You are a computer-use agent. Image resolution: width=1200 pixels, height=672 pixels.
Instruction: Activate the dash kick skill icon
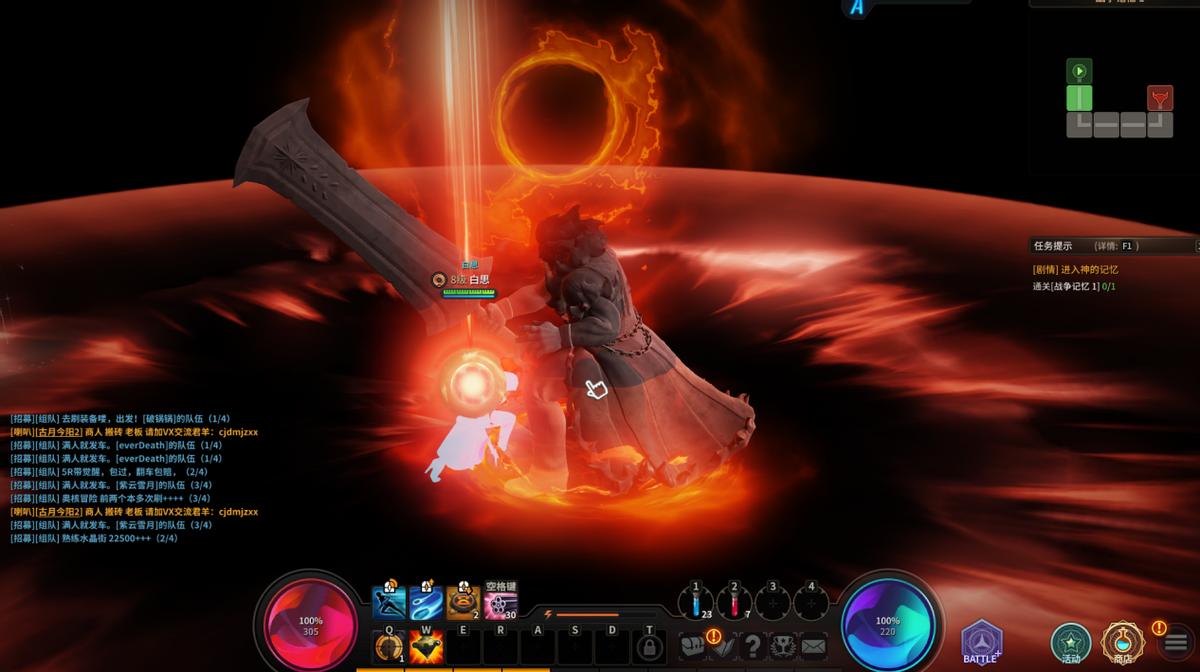(389, 603)
